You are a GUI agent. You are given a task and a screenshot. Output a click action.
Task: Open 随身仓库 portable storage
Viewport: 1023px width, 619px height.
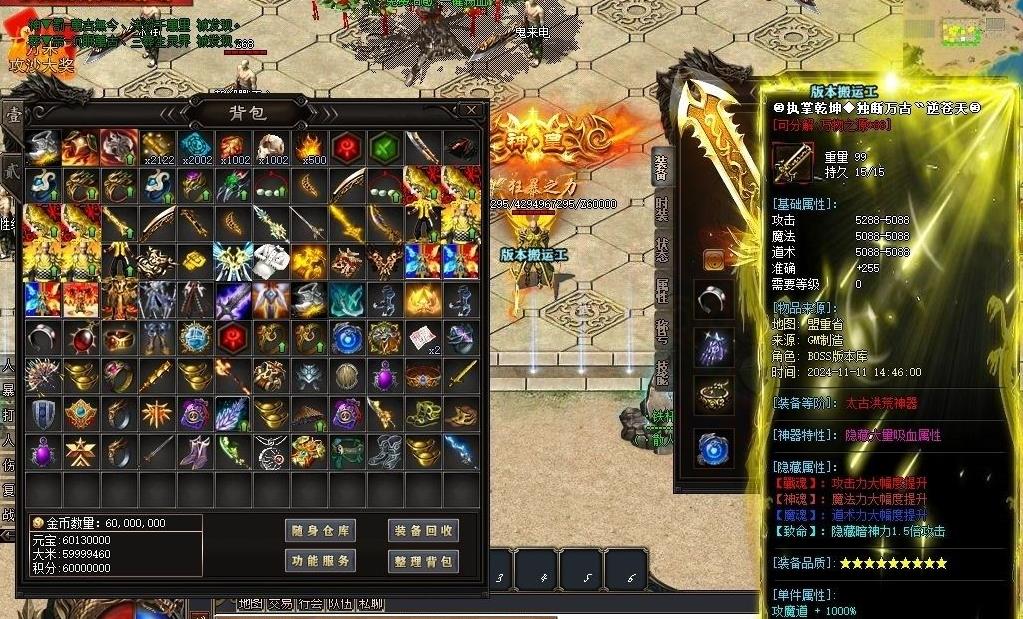(320, 530)
